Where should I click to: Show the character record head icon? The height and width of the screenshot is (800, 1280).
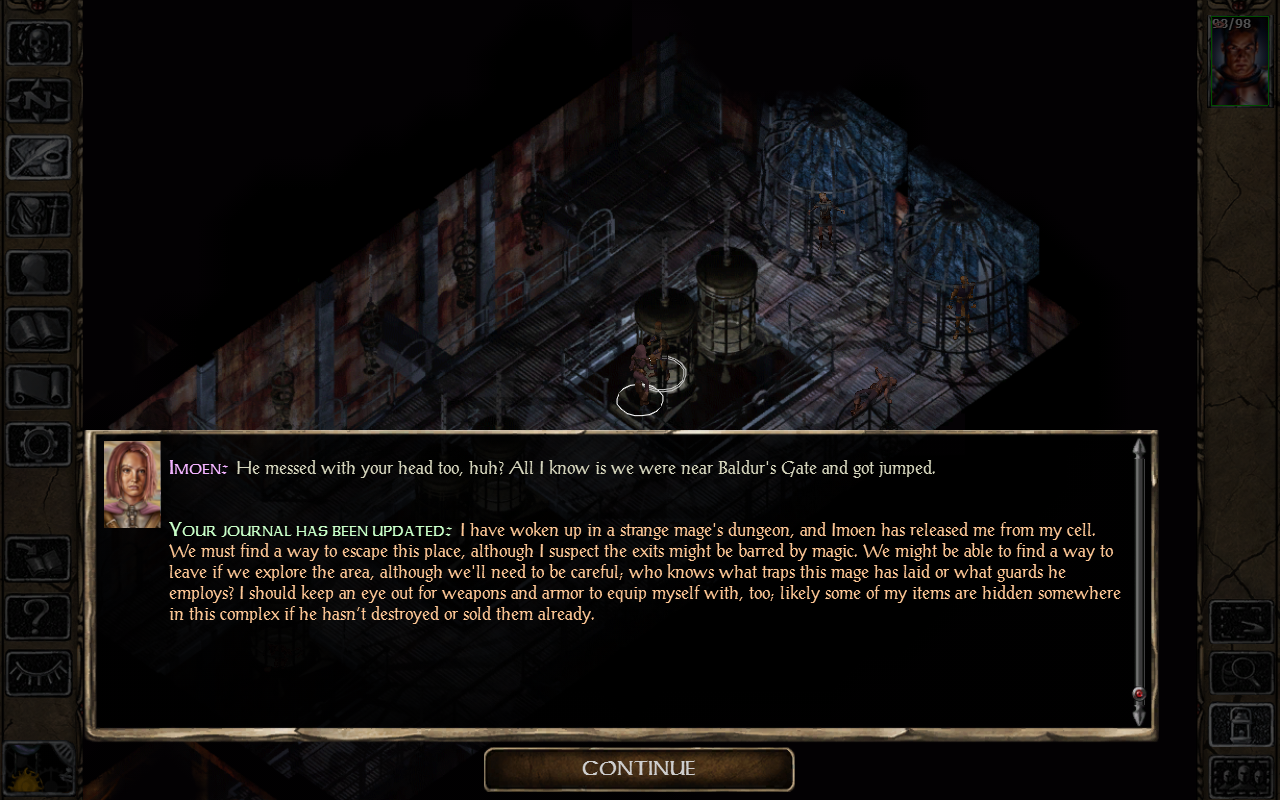[39, 272]
